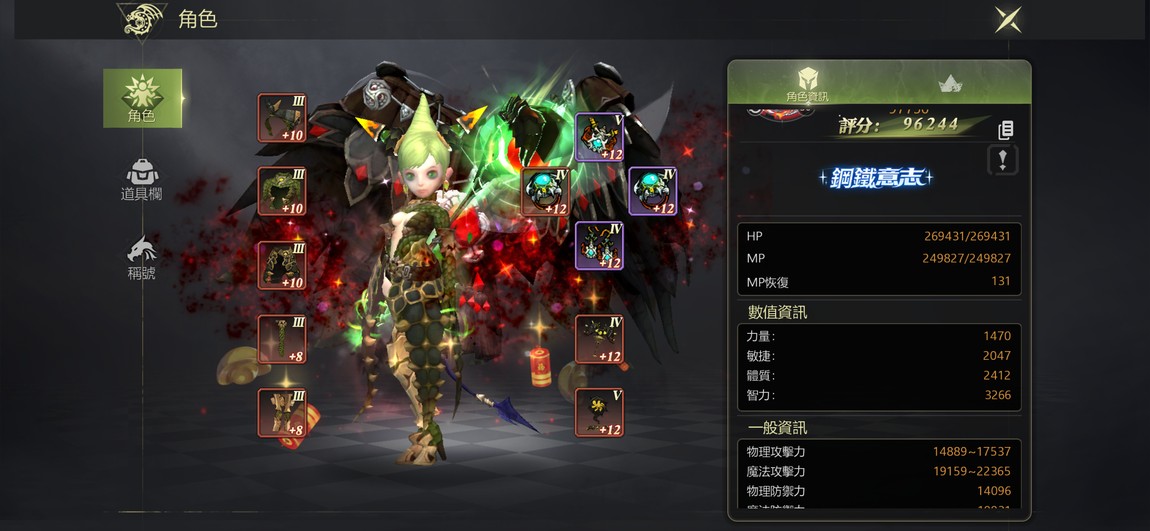Choose the purple-bordered +12 ring slot
The image size is (1150, 531).
(653, 191)
